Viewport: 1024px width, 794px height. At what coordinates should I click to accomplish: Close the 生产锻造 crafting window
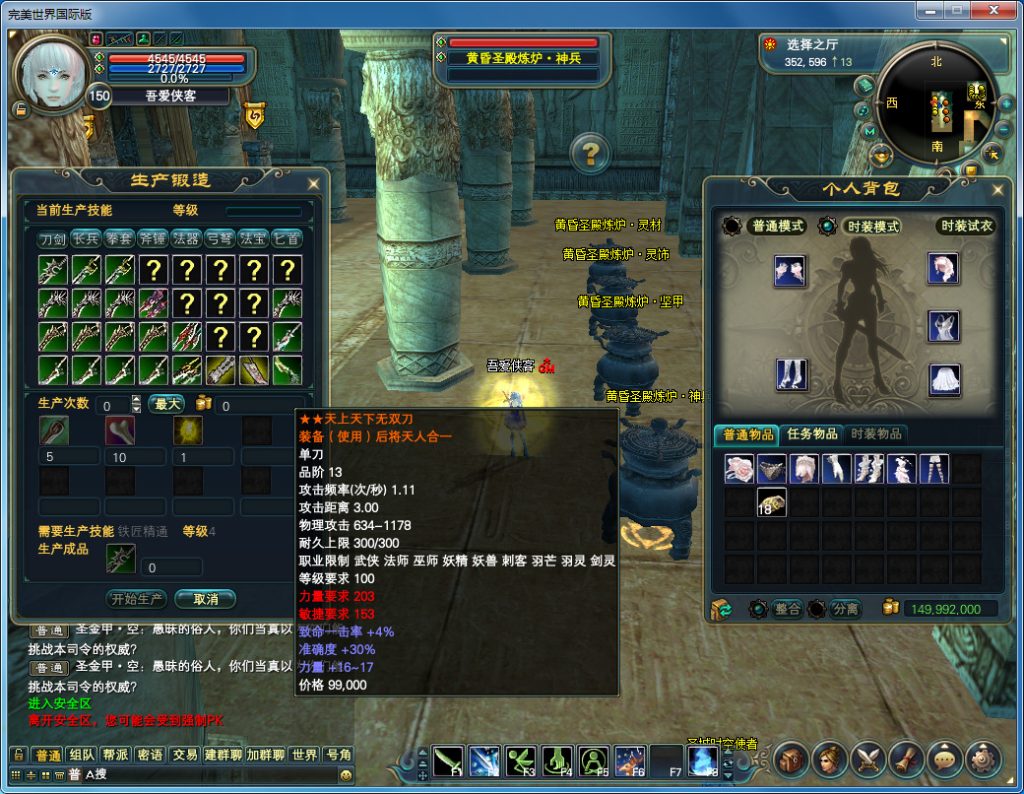[x=313, y=184]
